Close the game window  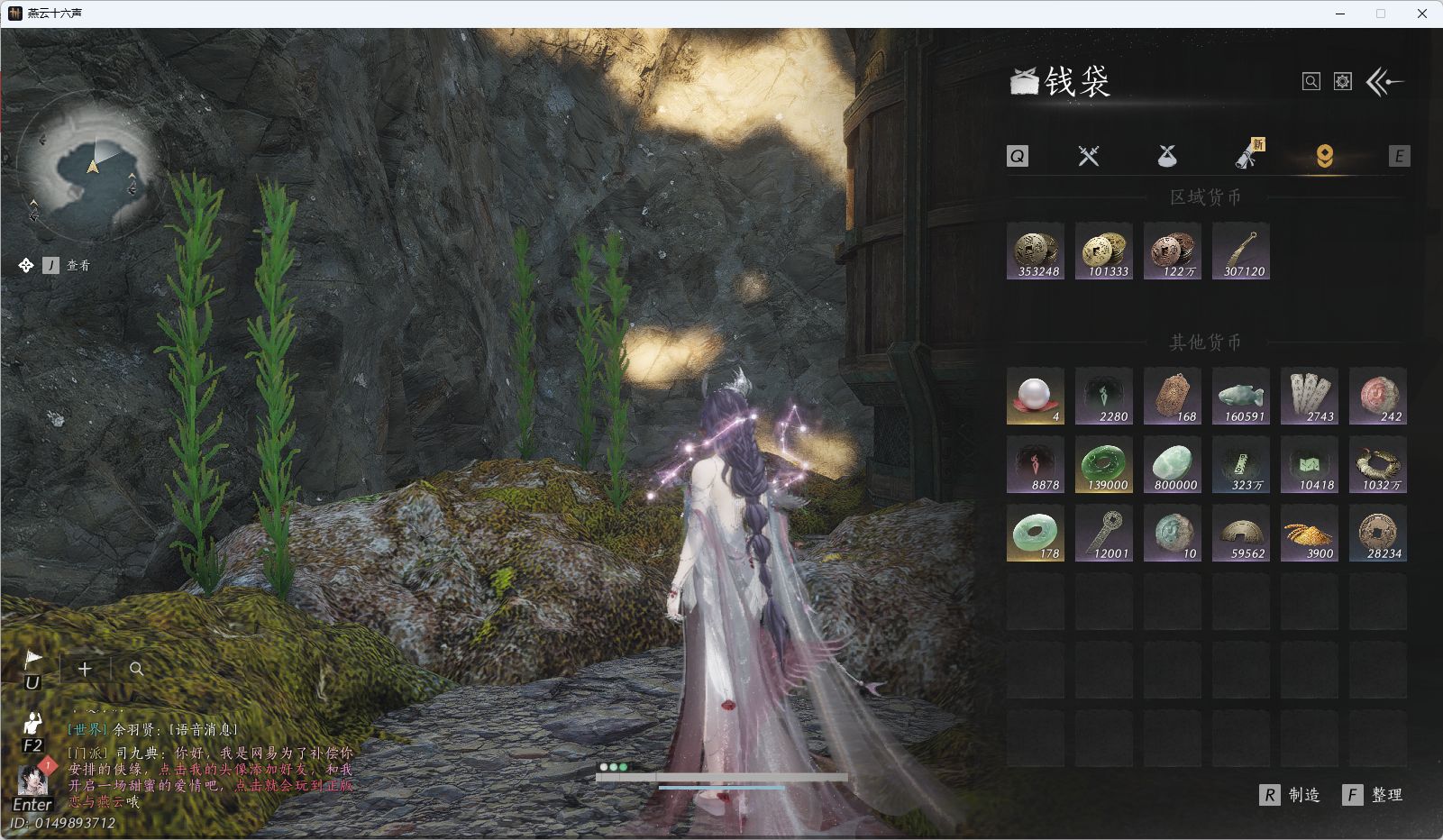(1422, 14)
